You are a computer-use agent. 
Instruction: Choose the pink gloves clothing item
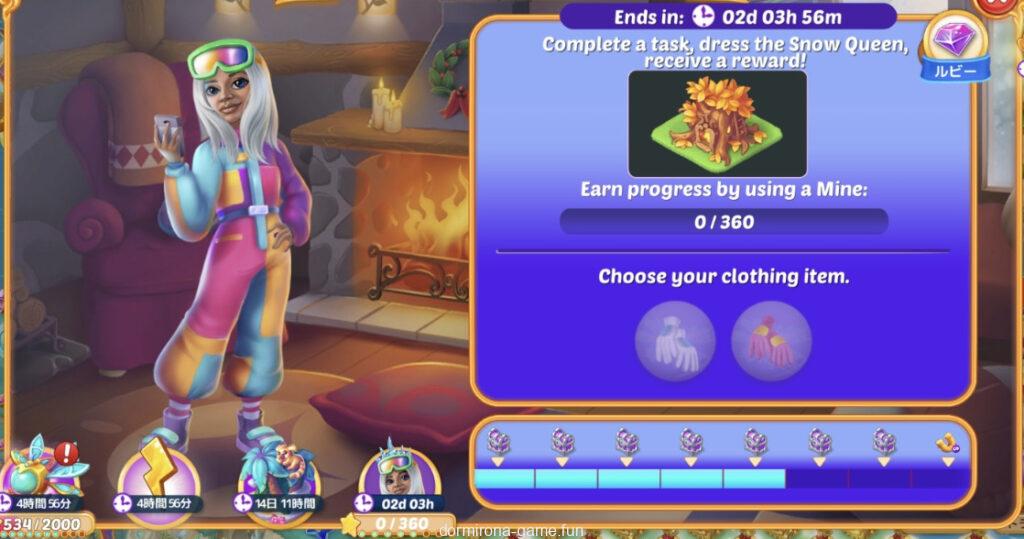pos(771,340)
